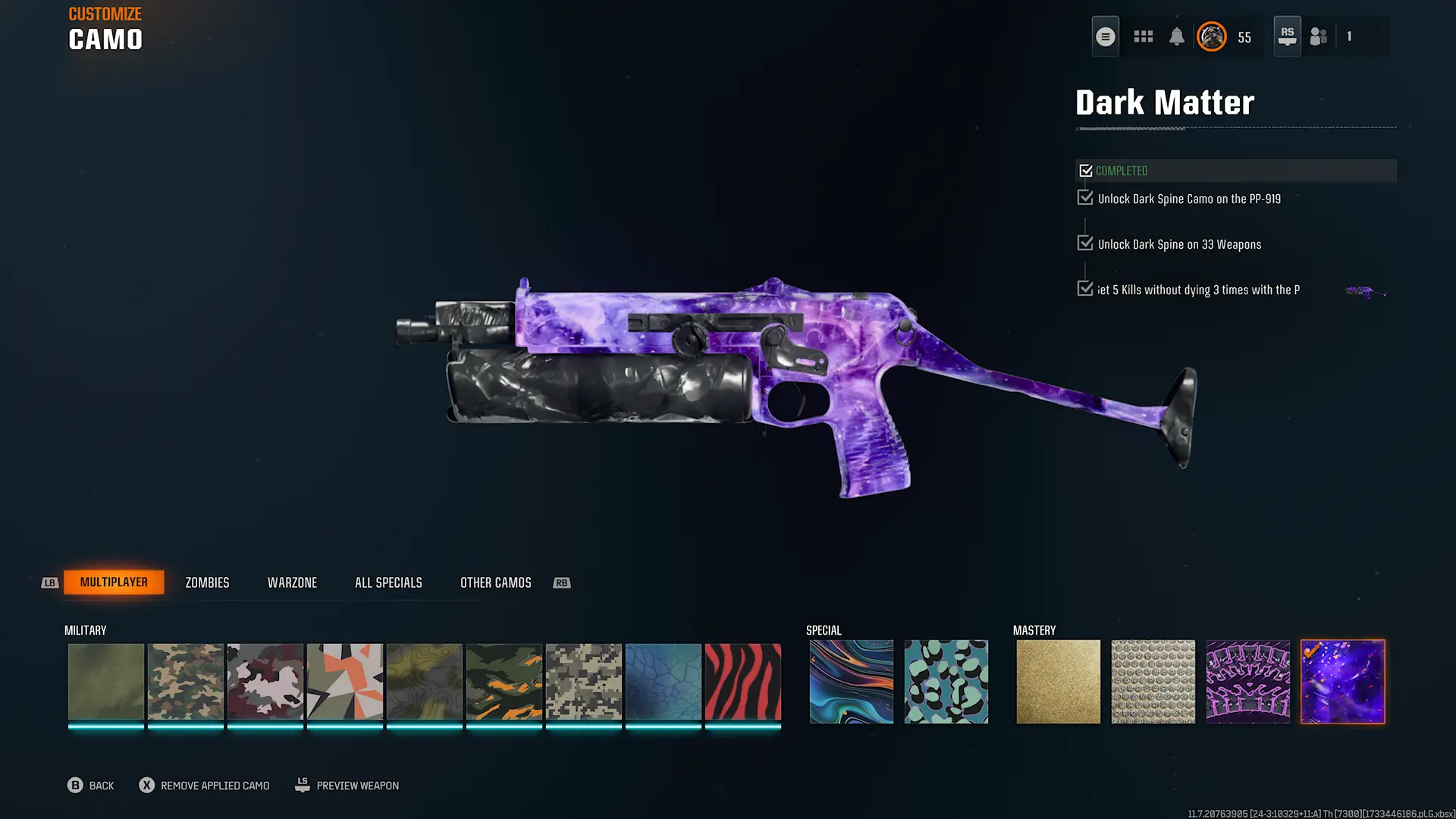Toggle the Completed challenge checkbox
The image size is (1456, 819).
point(1086,170)
